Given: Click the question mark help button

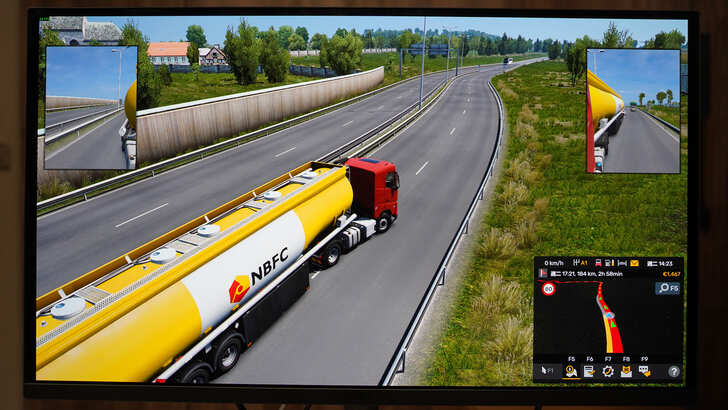Looking at the screenshot, I should pos(673,371).
